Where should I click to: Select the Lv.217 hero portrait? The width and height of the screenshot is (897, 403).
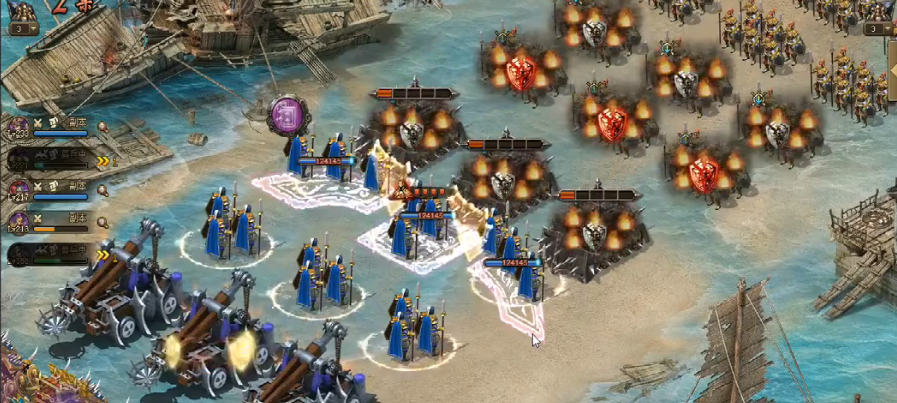point(18,190)
